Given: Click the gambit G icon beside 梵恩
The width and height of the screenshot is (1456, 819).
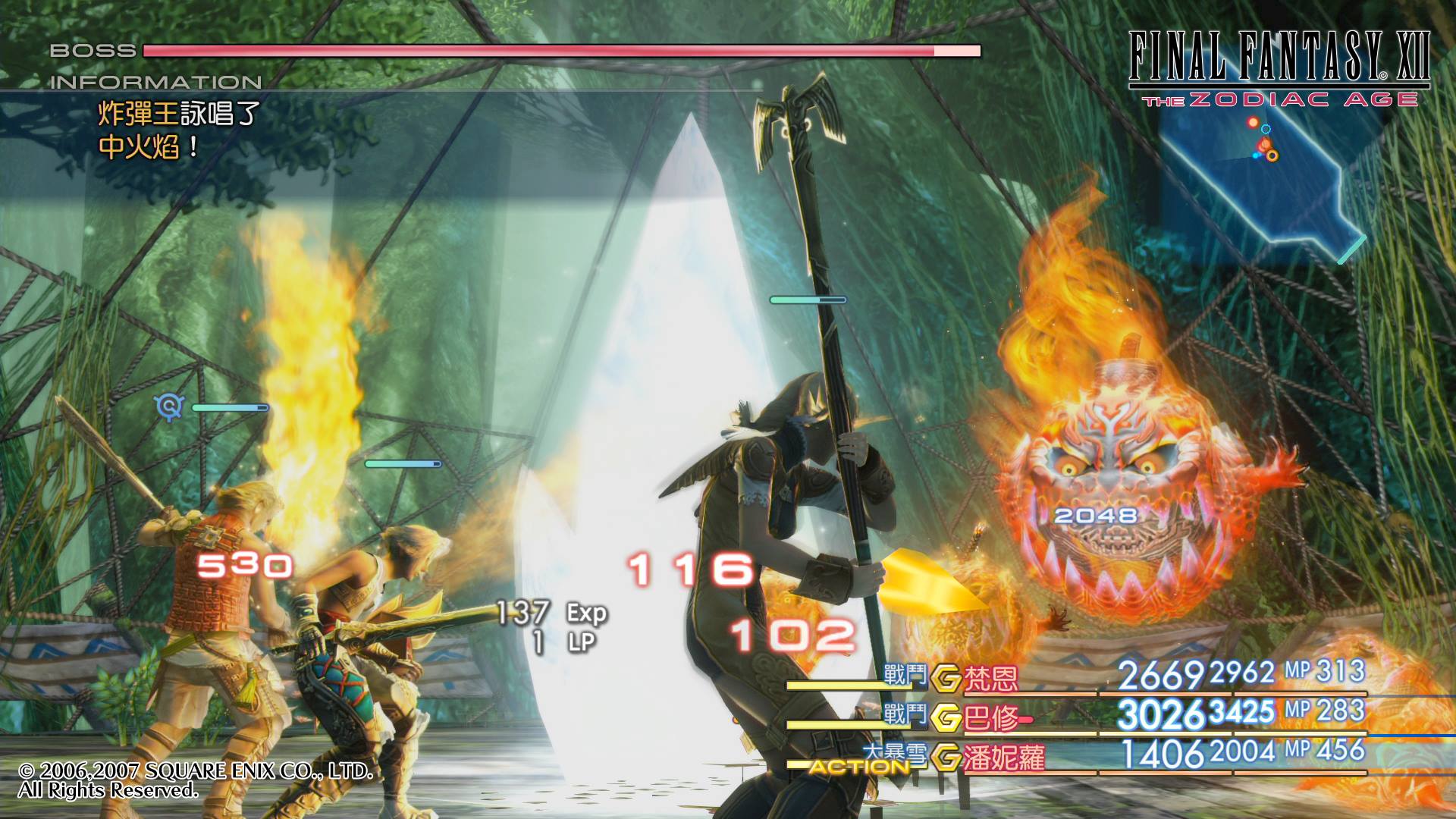Looking at the screenshot, I should pyautogui.click(x=946, y=678).
